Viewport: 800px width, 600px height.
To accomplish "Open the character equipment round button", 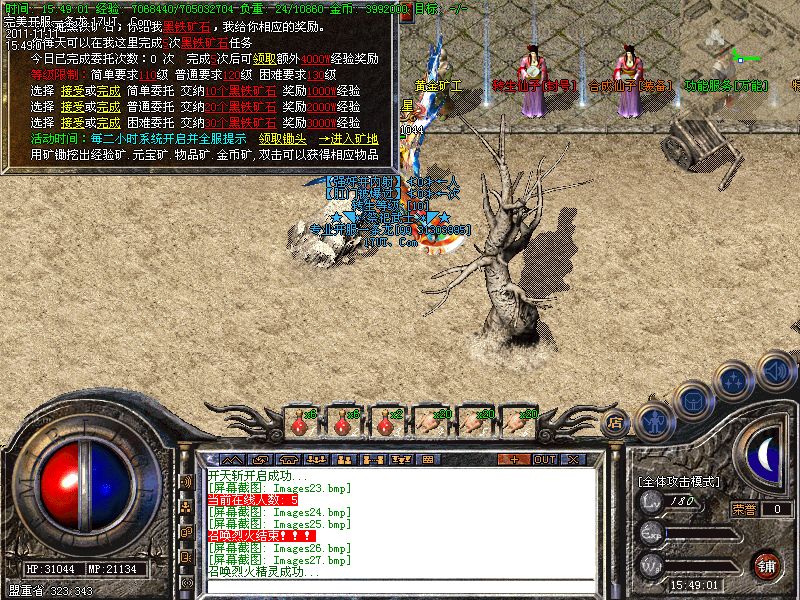I will [654, 421].
